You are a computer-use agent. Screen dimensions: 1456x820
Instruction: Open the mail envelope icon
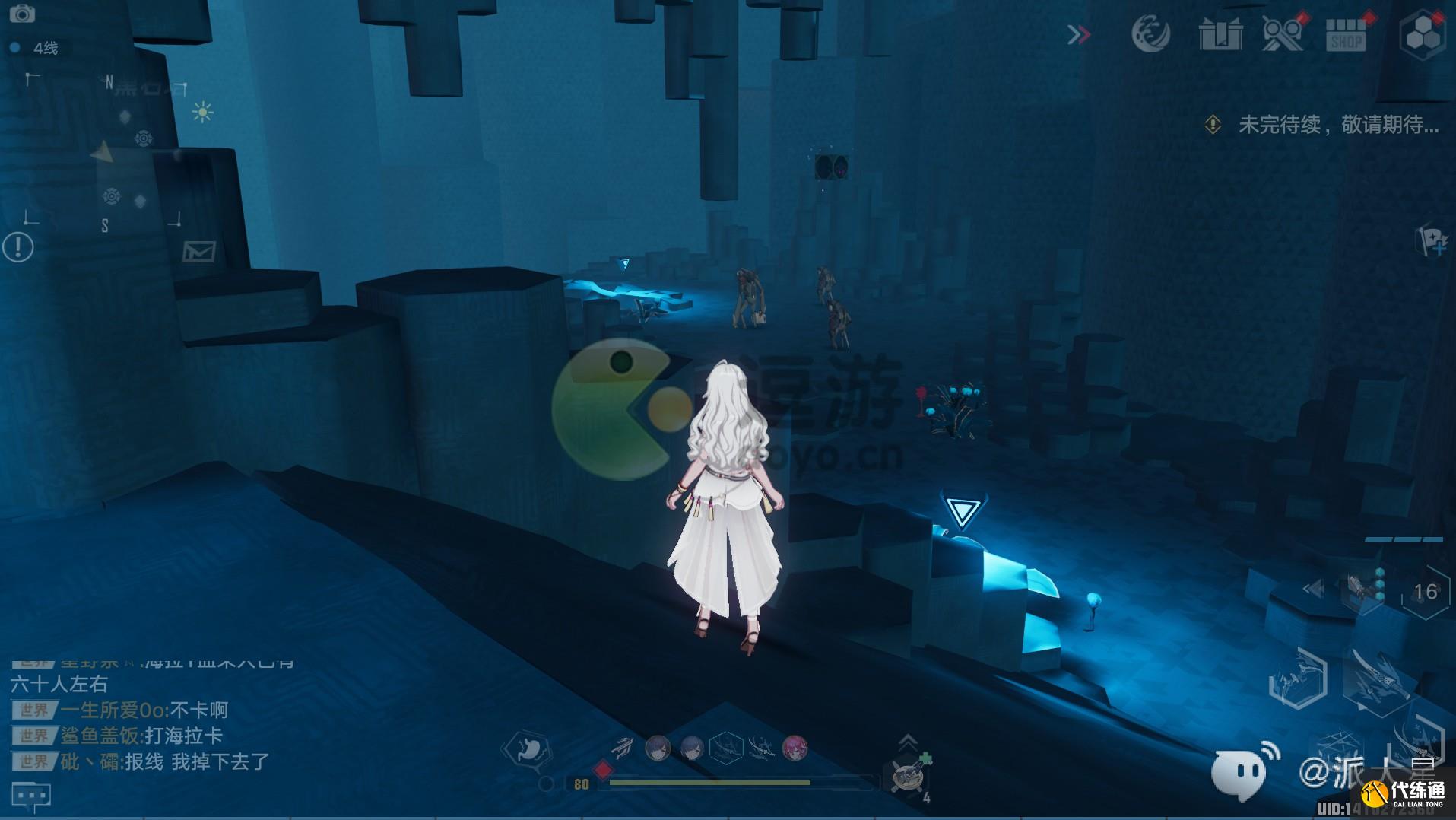[198, 251]
